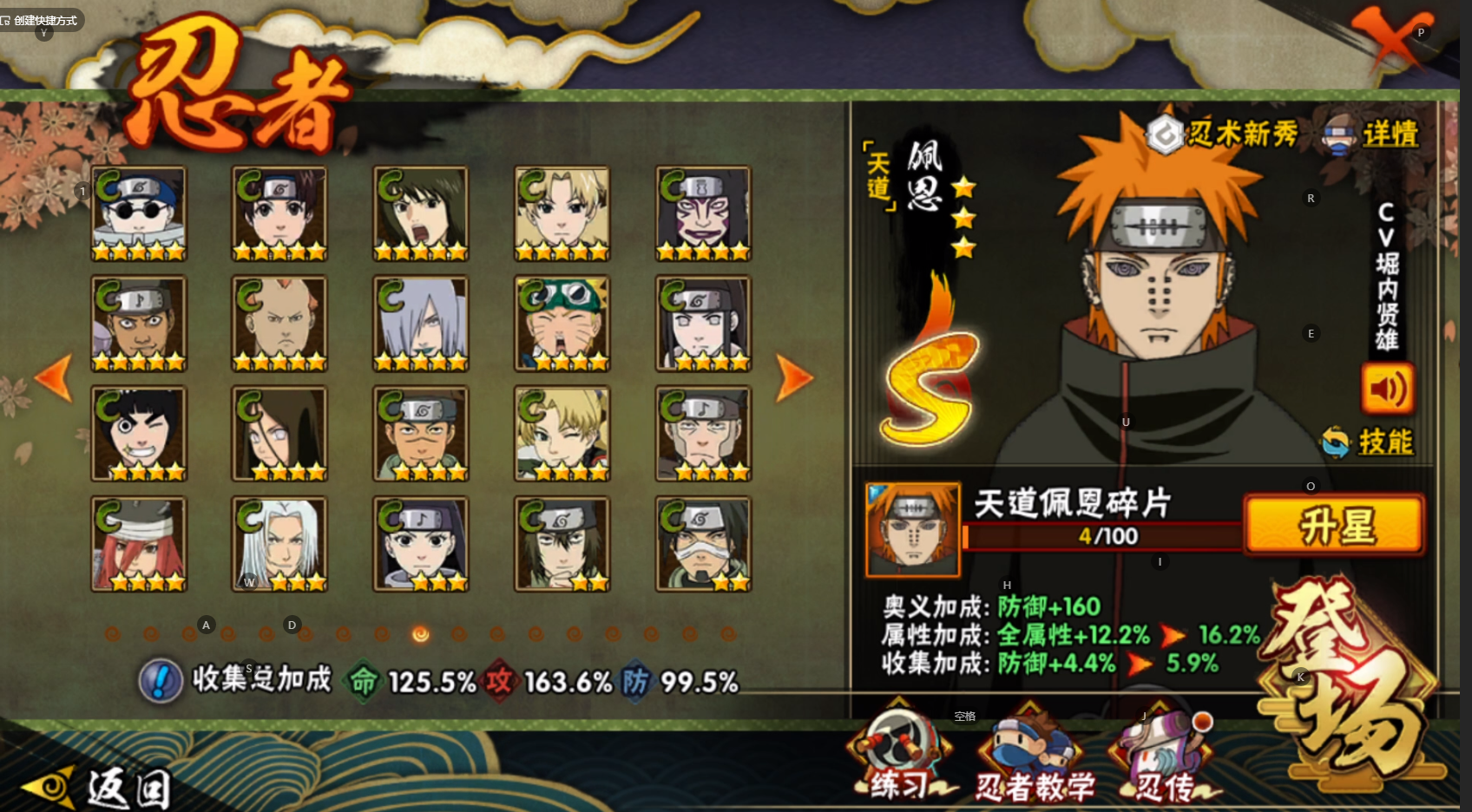Select Shino portrait with sunglasses
Viewport: 1472px width, 812px height.
(x=139, y=213)
